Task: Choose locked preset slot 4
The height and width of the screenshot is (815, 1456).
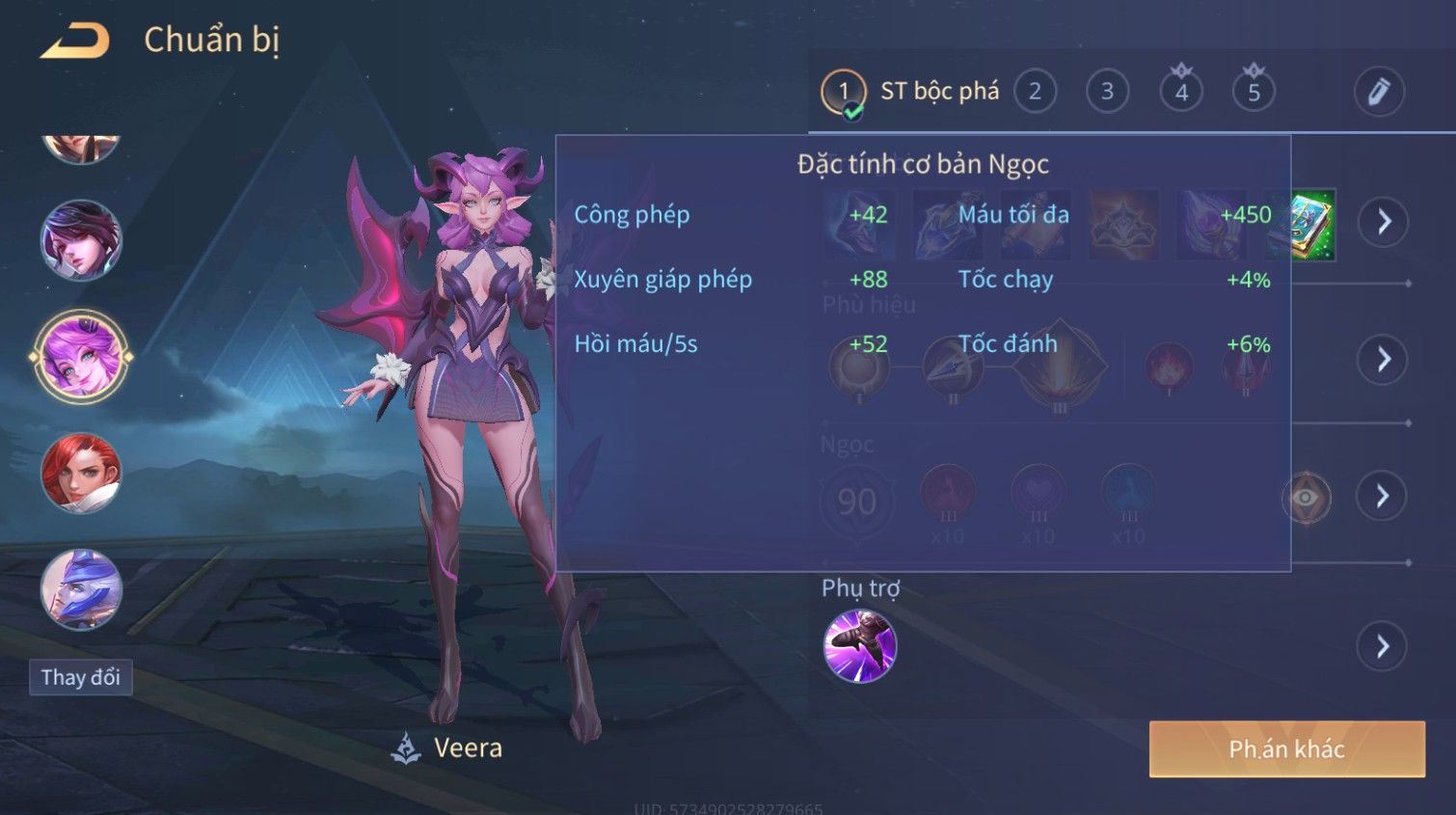Action: [1181, 93]
